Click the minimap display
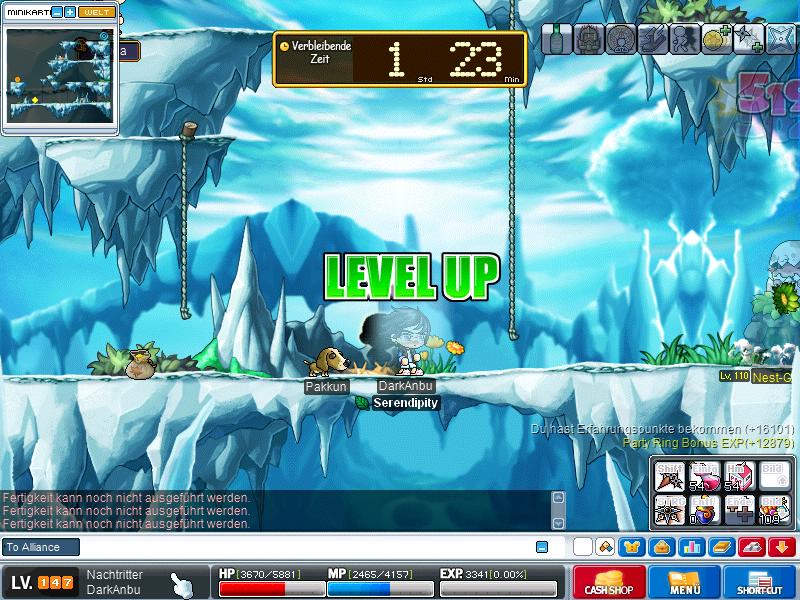800x600 pixels. coord(60,80)
